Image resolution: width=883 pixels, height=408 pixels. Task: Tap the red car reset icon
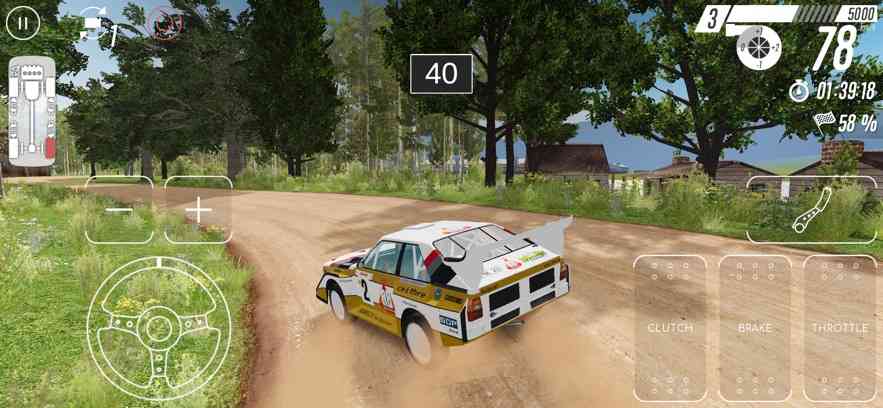(x=163, y=22)
